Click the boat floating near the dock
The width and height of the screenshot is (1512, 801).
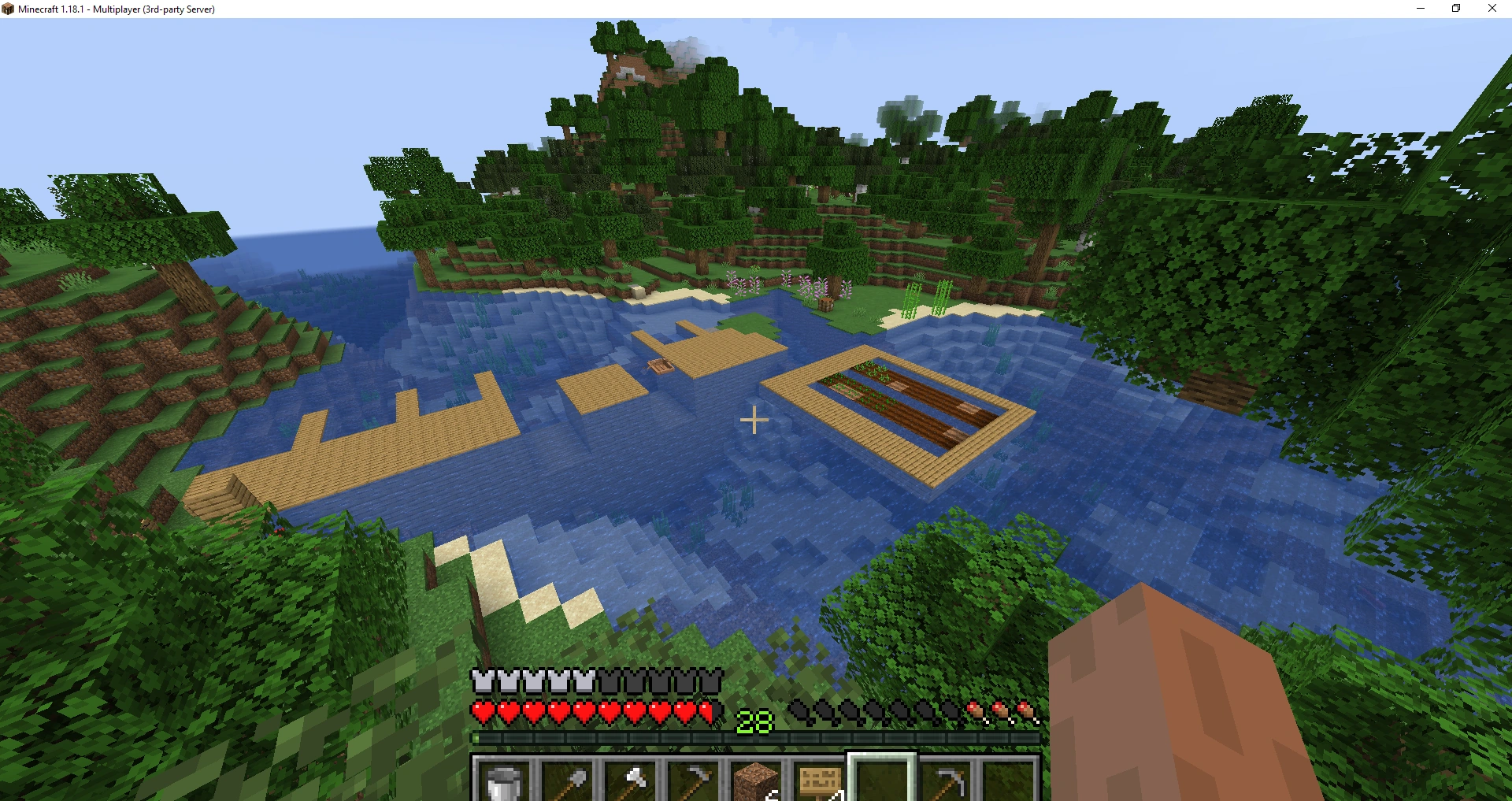point(660,367)
